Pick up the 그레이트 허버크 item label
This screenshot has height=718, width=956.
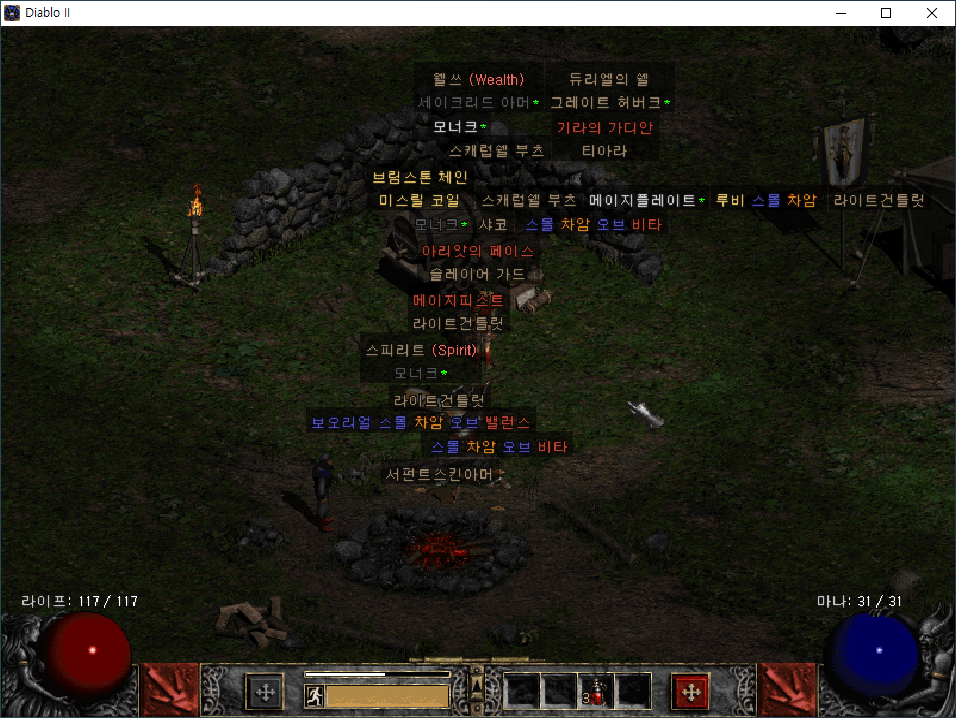(x=610, y=103)
